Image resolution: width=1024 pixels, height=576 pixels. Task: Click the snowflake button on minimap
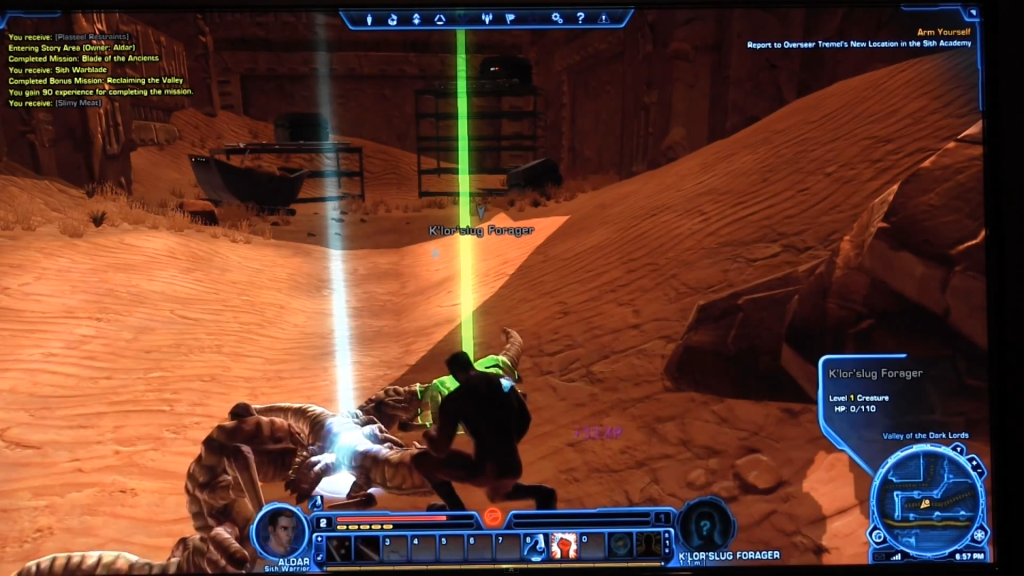(978, 533)
